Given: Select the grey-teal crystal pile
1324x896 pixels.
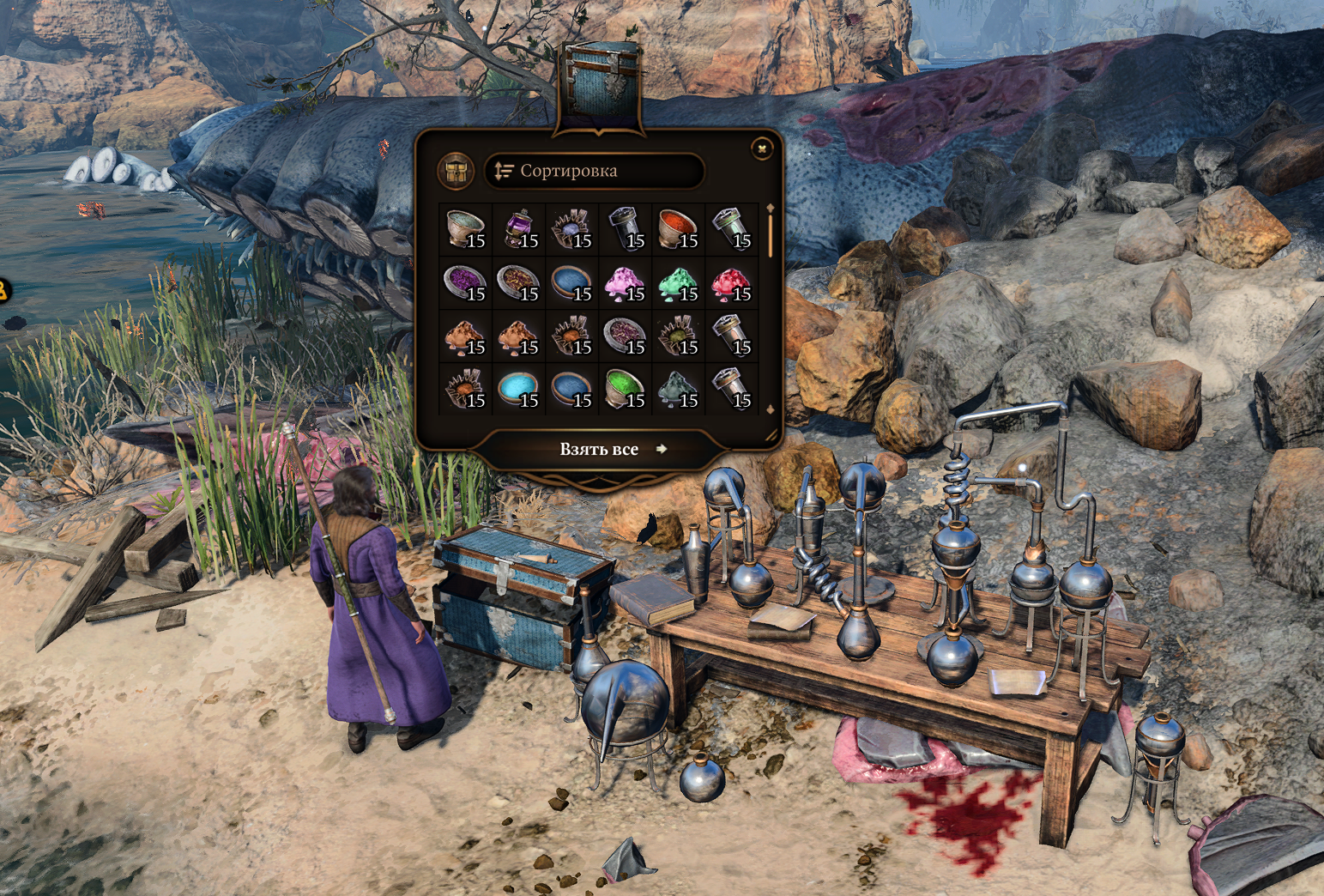Looking at the screenshot, I should (678, 390).
